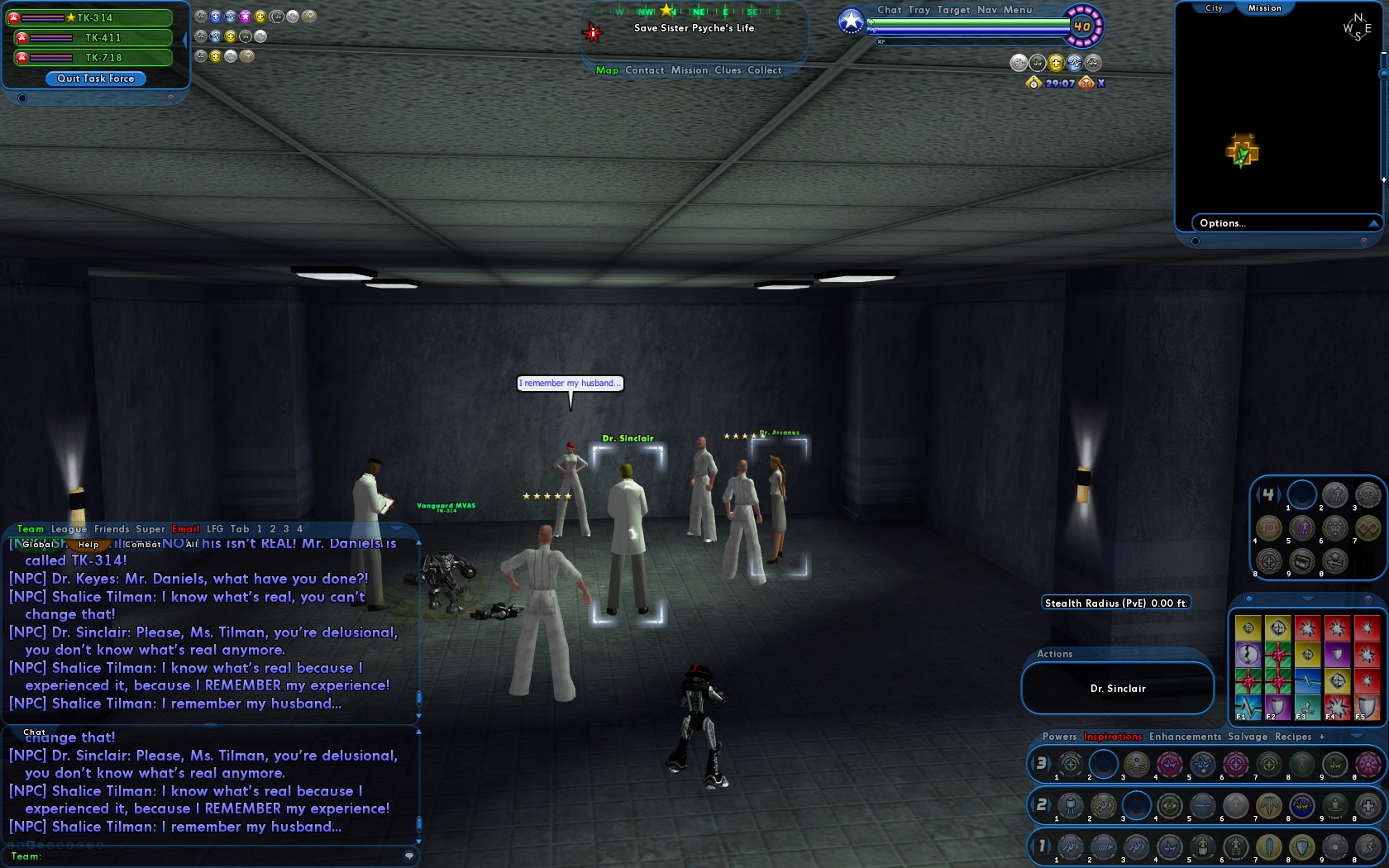The height and width of the screenshot is (868, 1389).
Task: Open the Salvage window
Action: tap(1248, 737)
